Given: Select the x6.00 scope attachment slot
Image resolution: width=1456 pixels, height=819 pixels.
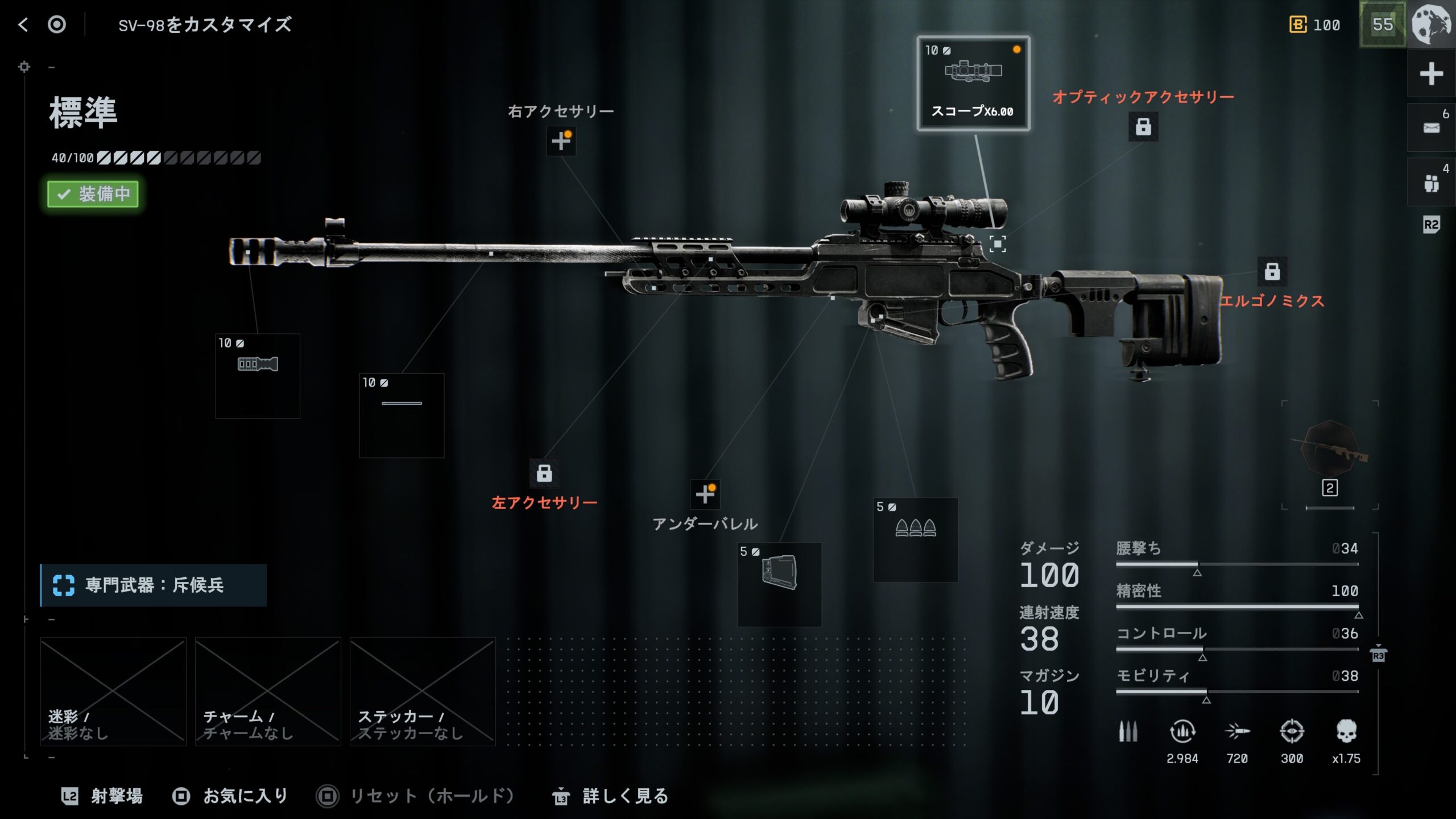Looking at the screenshot, I should [x=973, y=84].
